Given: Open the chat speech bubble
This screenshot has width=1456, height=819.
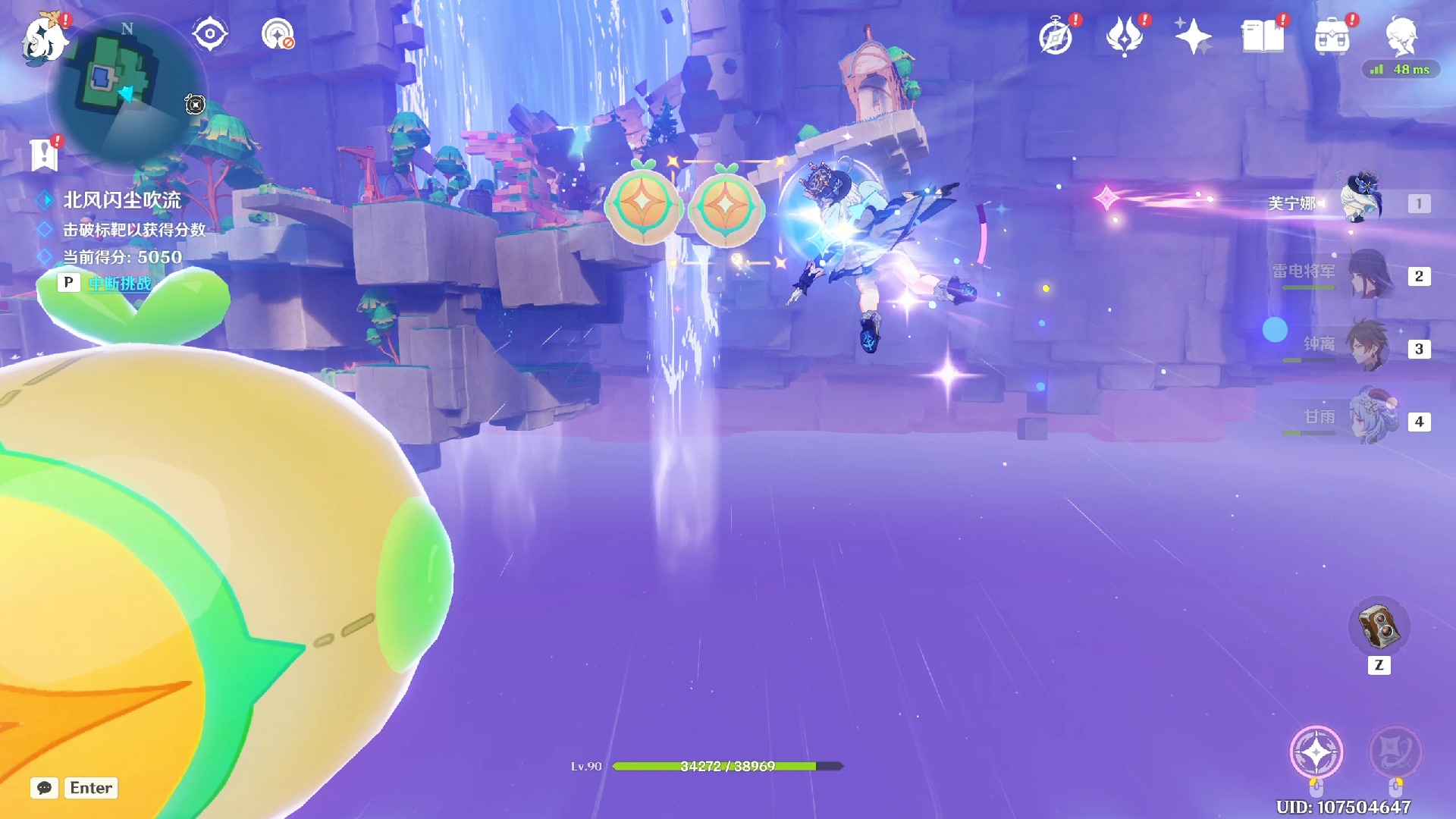Looking at the screenshot, I should (45, 788).
